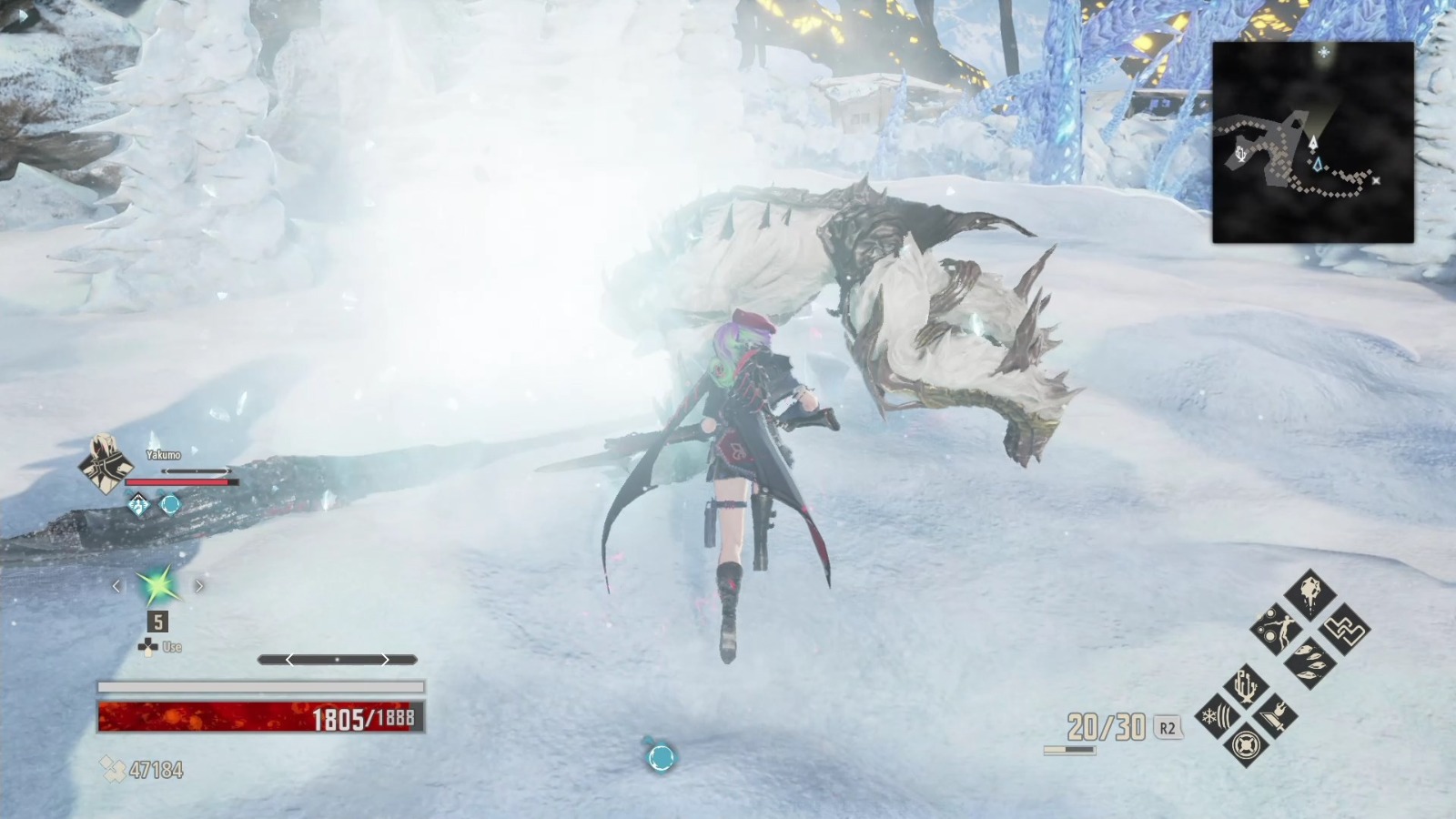The height and width of the screenshot is (819, 1456).
Task: Click the circular crosshair gift icon
Action: pos(1246,744)
